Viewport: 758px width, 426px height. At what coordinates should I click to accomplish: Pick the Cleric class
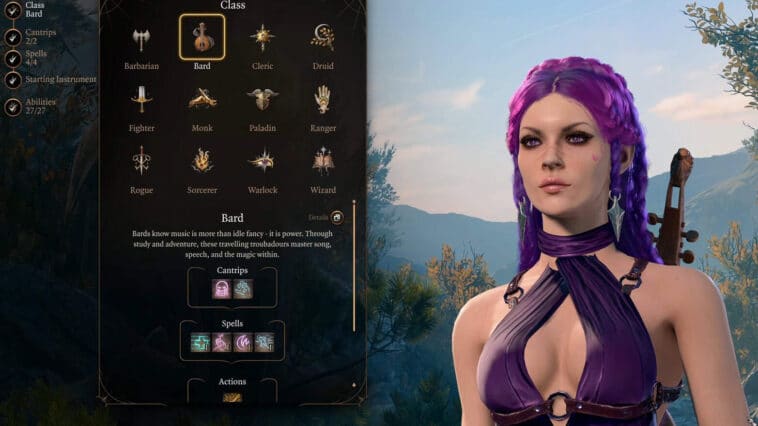(263, 38)
